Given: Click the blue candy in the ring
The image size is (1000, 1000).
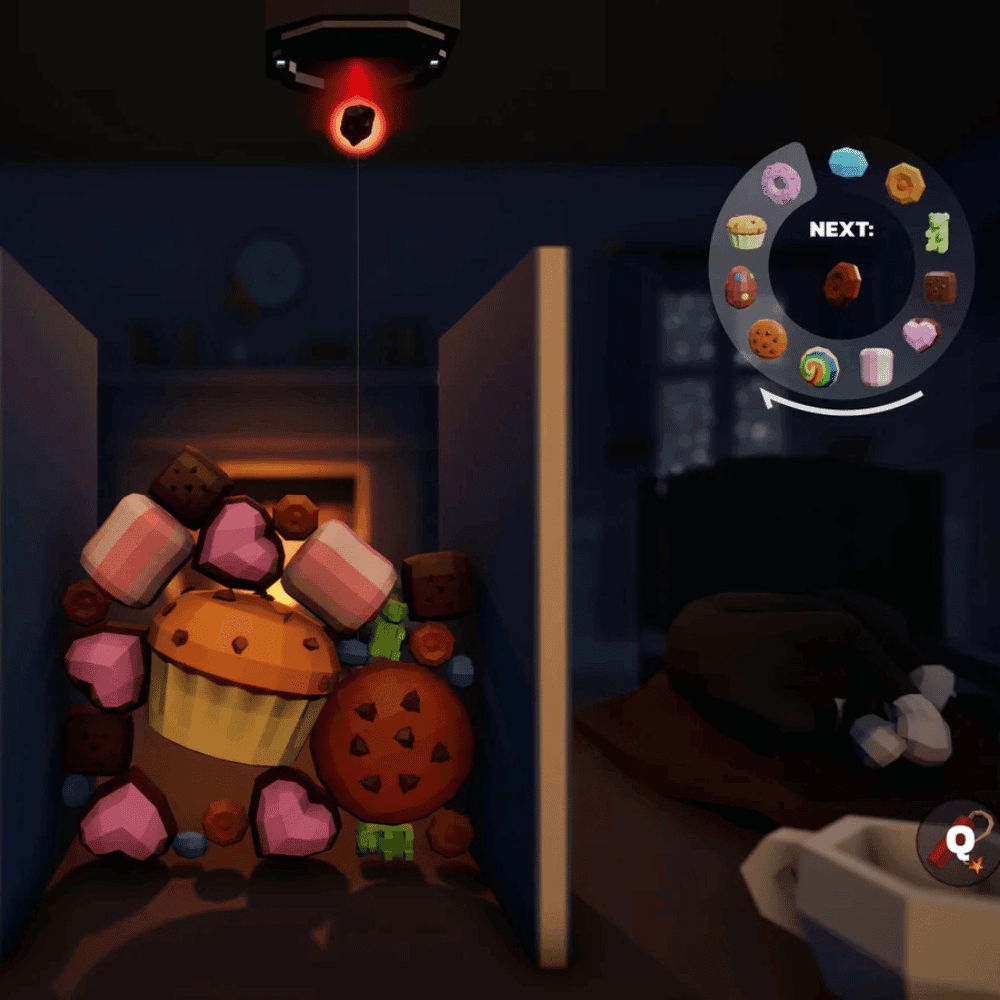Looking at the screenshot, I should pyautogui.click(x=848, y=161).
